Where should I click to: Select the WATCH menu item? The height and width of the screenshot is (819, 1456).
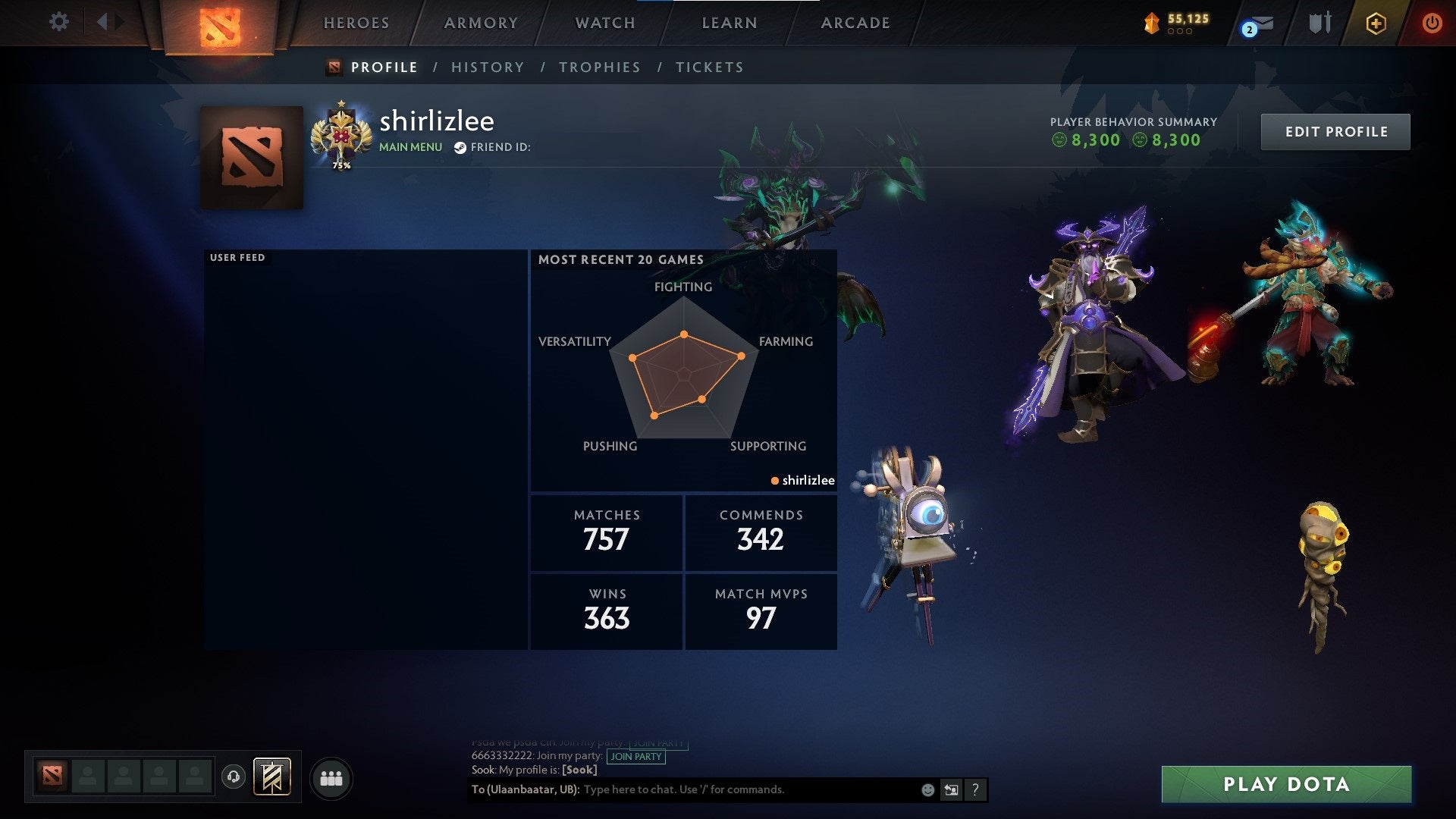pos(604,23)
